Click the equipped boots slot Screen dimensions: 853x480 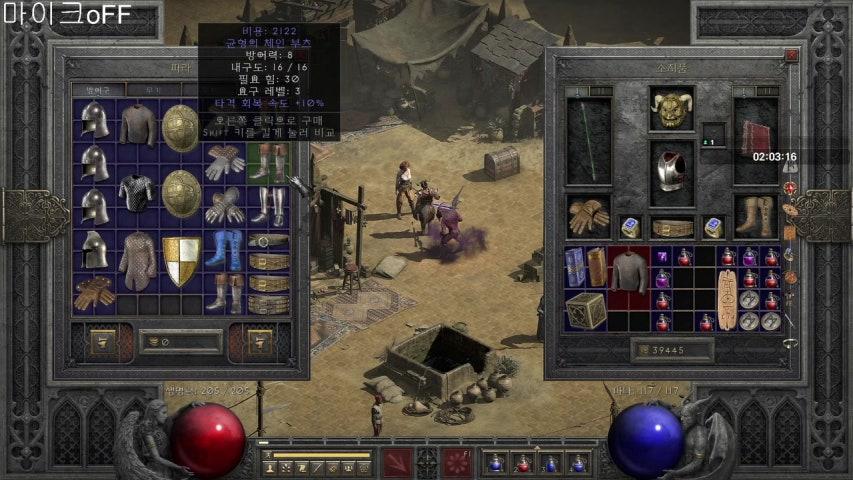[x=755, y=215]
